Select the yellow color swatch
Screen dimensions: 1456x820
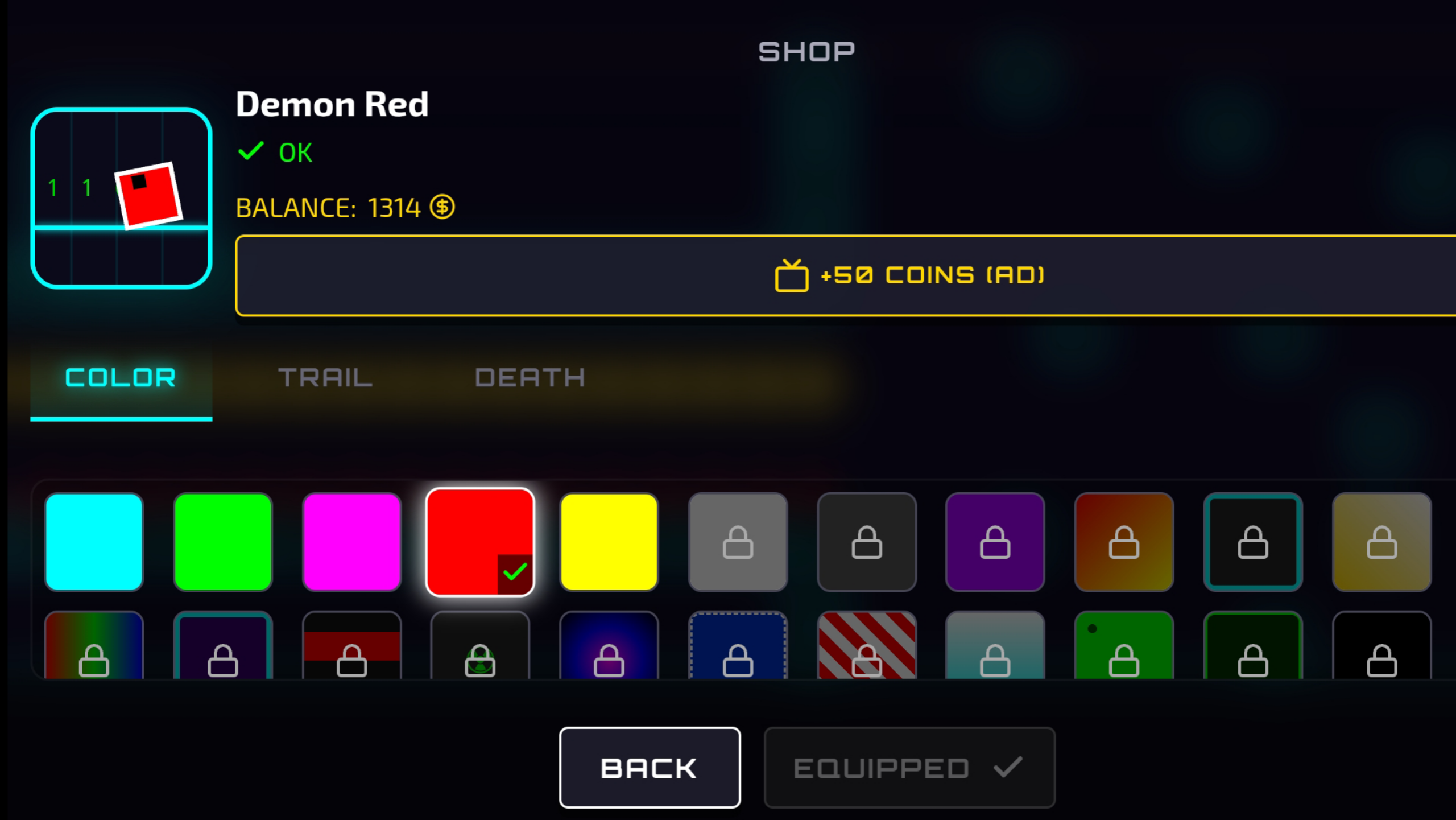click(609, 541)
